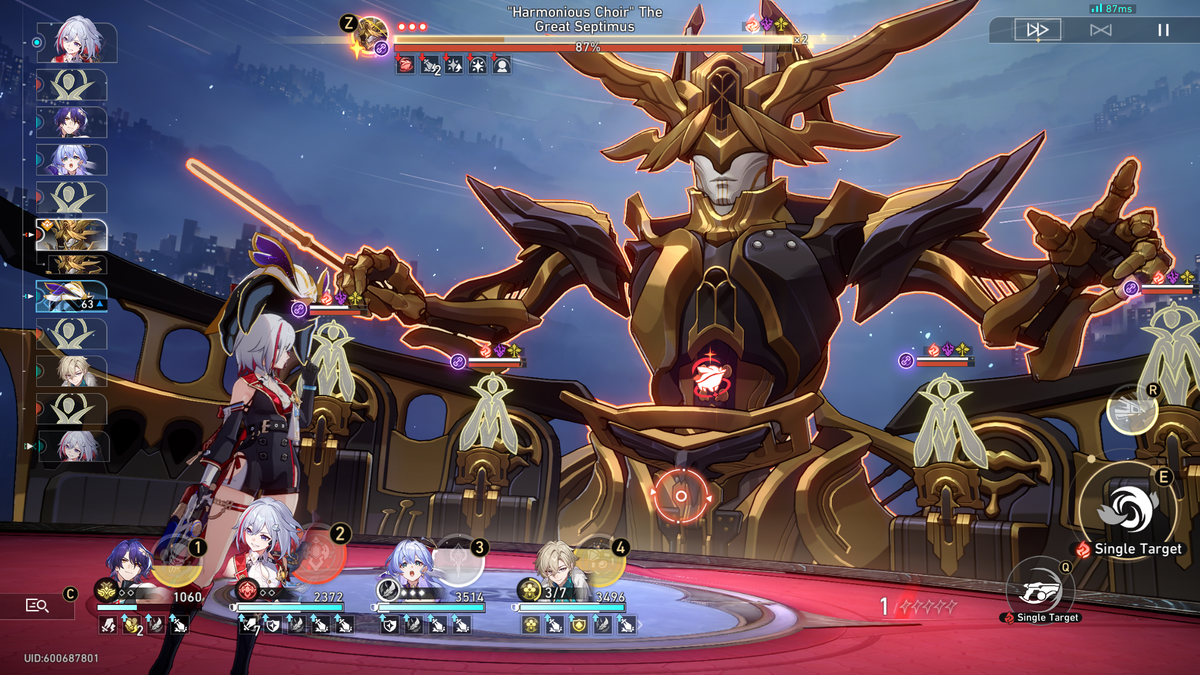Activate the active character's ultimate icon
The image size is (1200, 675).
pos(1131,412)
